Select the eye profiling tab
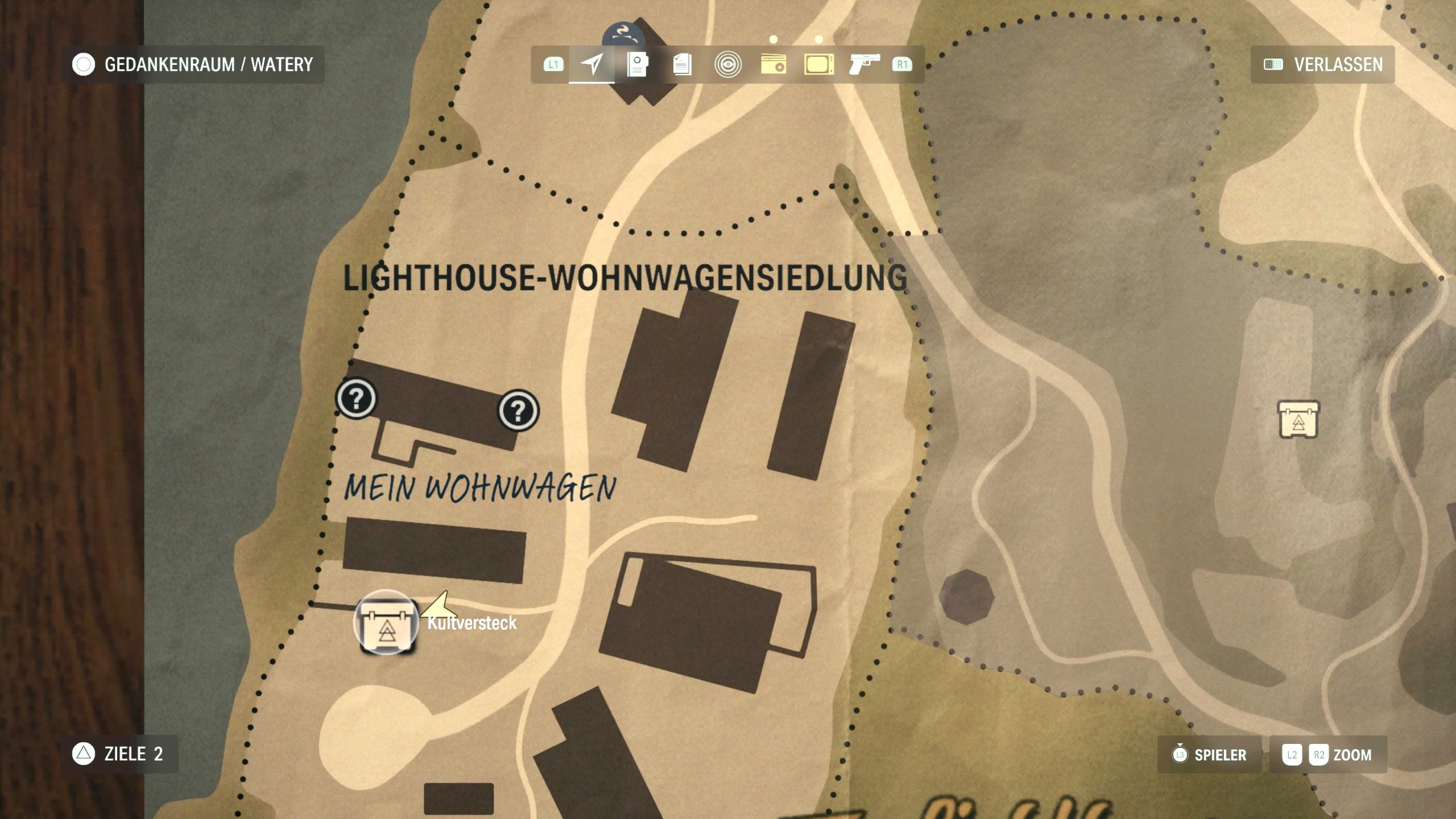The image size is (1456, 819). (x=727, y=64)
